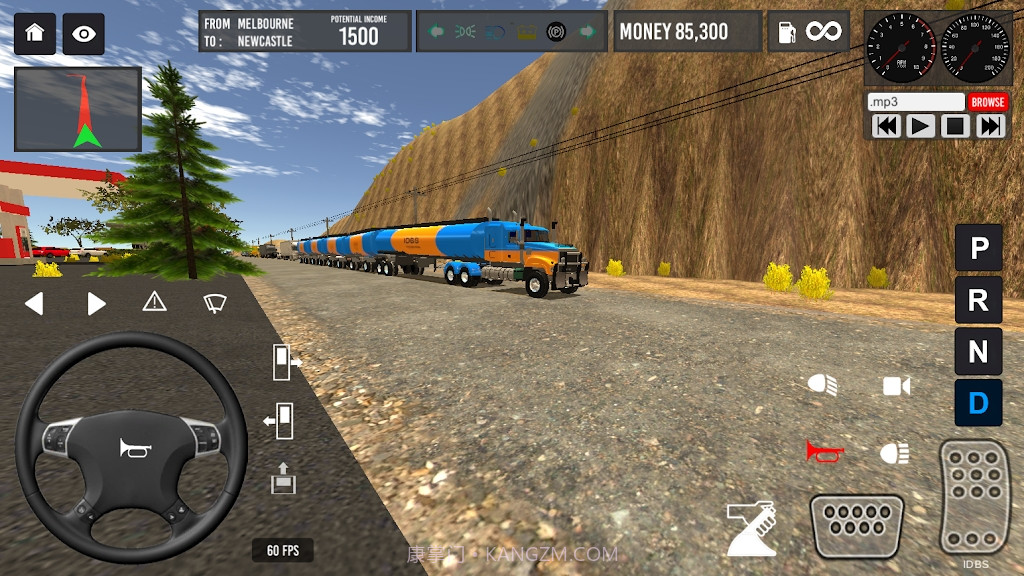This screenshot has width=1024, height=576.
Task: Apply the brake pedal
Action: point(856,526)
